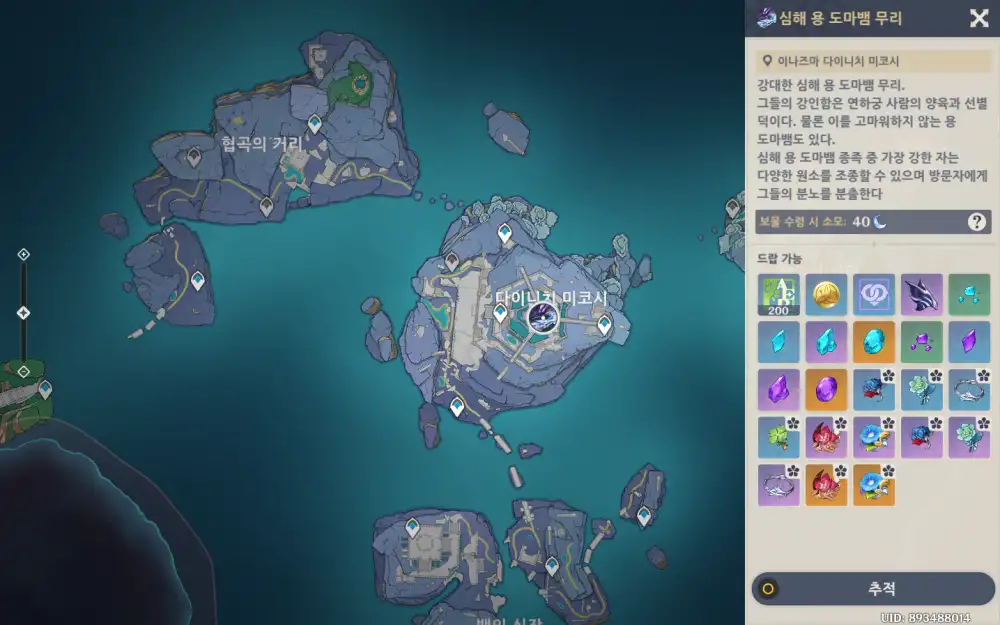Screen dimensions: 1000x625
Task: Select the boss marker at 다이니치 미코시
Action: pos(540,318)
